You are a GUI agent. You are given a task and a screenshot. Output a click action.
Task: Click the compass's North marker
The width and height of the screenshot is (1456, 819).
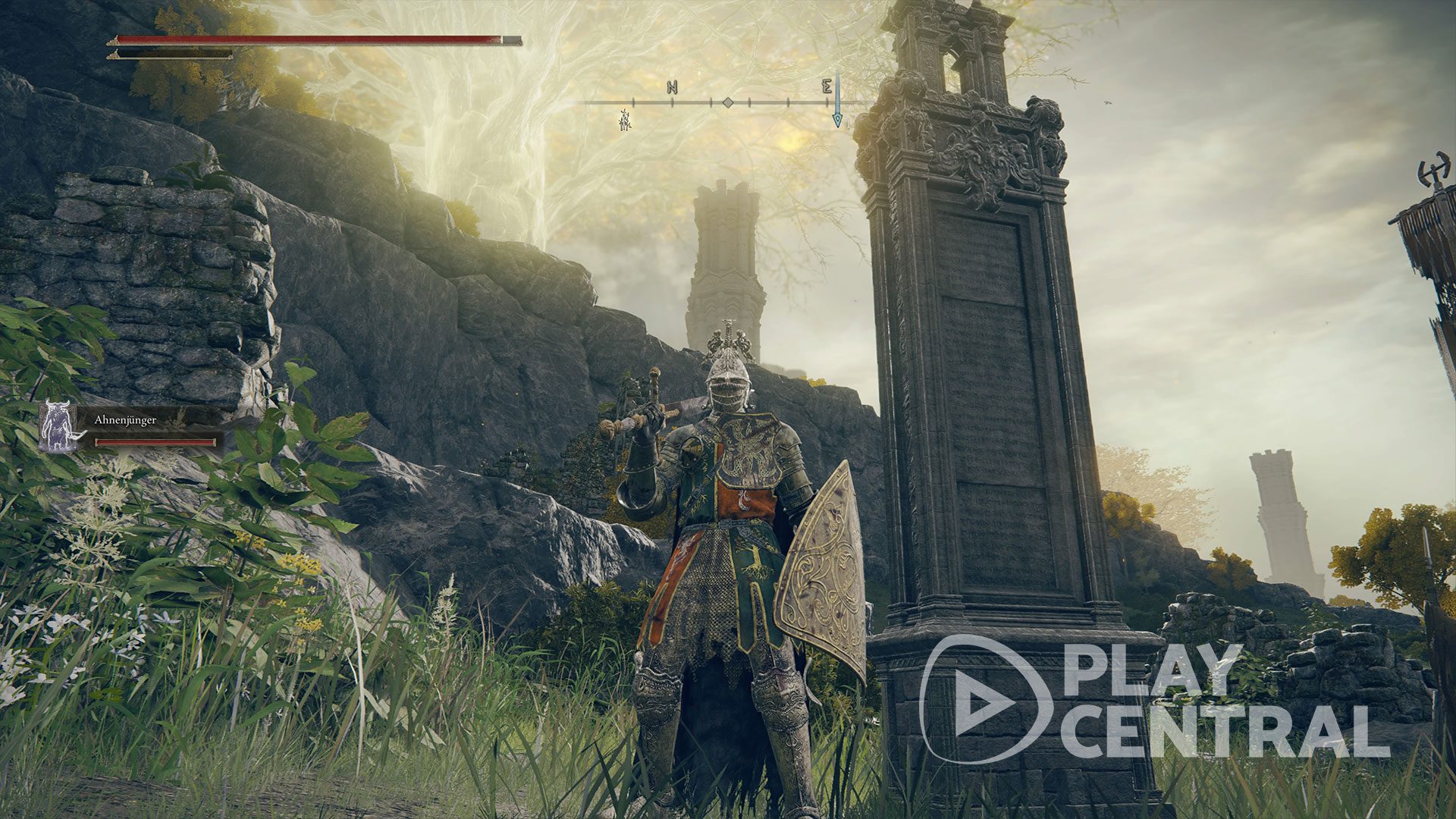[672, 88]
